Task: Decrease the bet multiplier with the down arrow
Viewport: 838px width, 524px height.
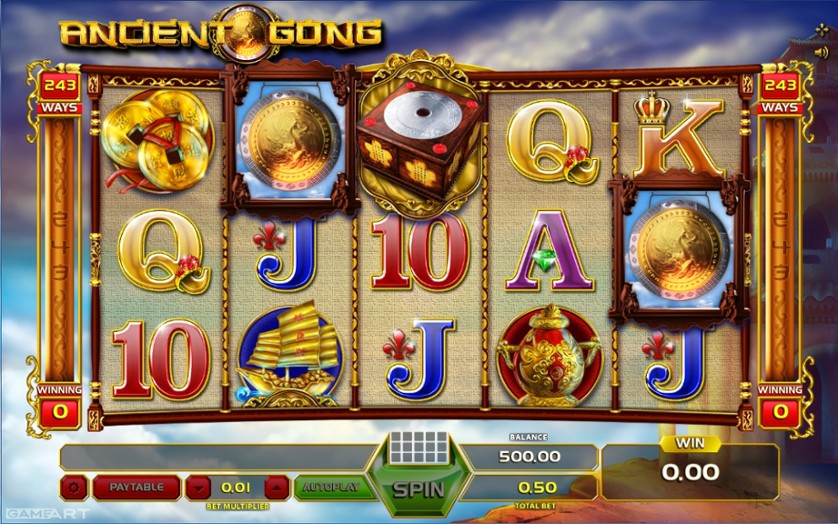Action: tap(199, 488)
